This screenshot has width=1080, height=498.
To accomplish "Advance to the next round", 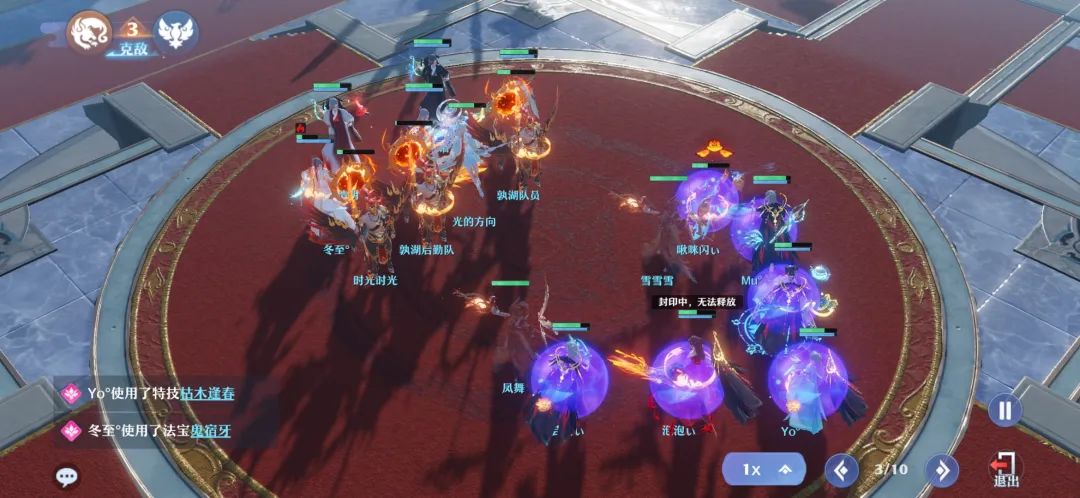I will click(941, 468).
